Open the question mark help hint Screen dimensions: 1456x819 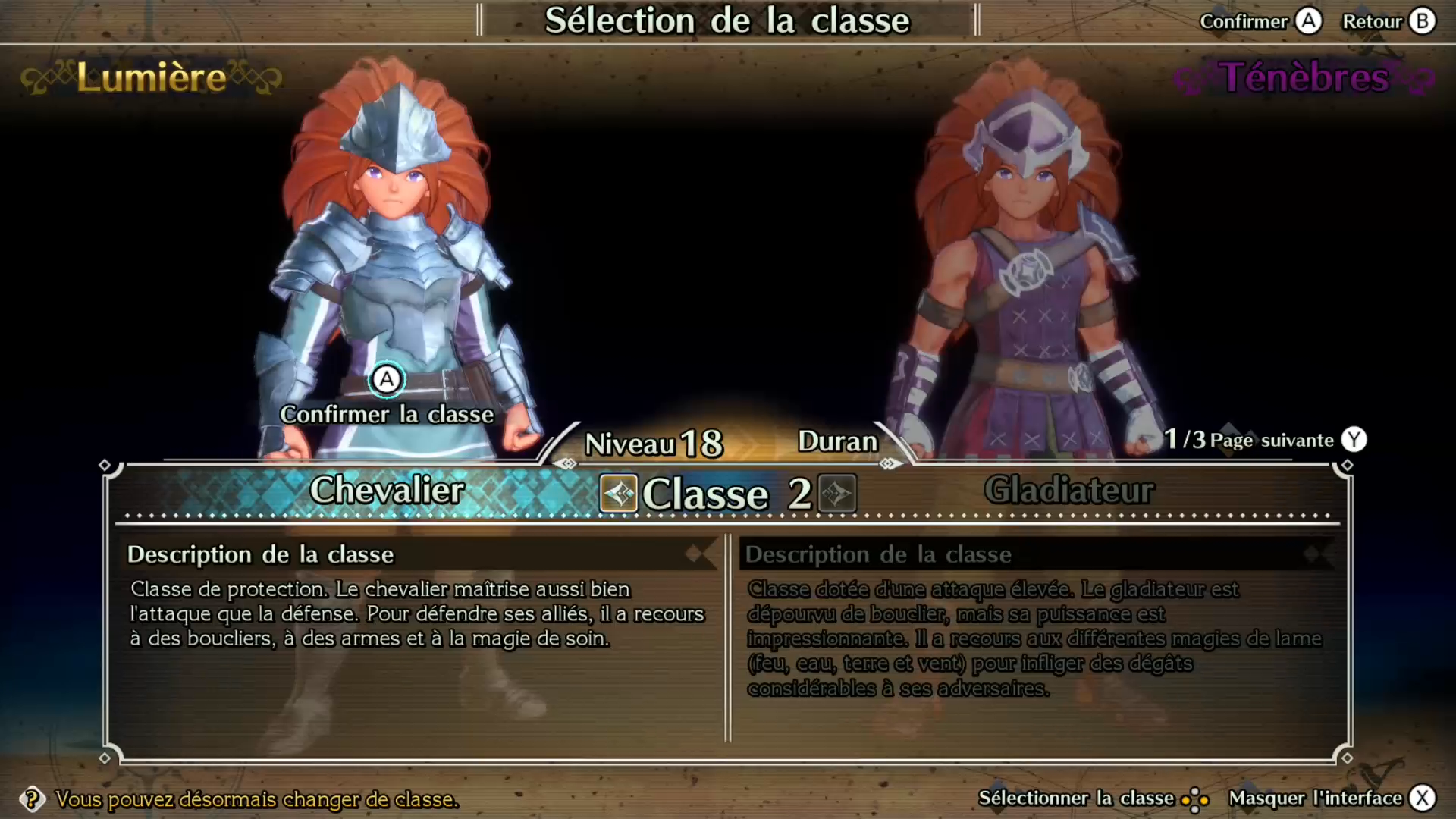(x=32, y=799)
